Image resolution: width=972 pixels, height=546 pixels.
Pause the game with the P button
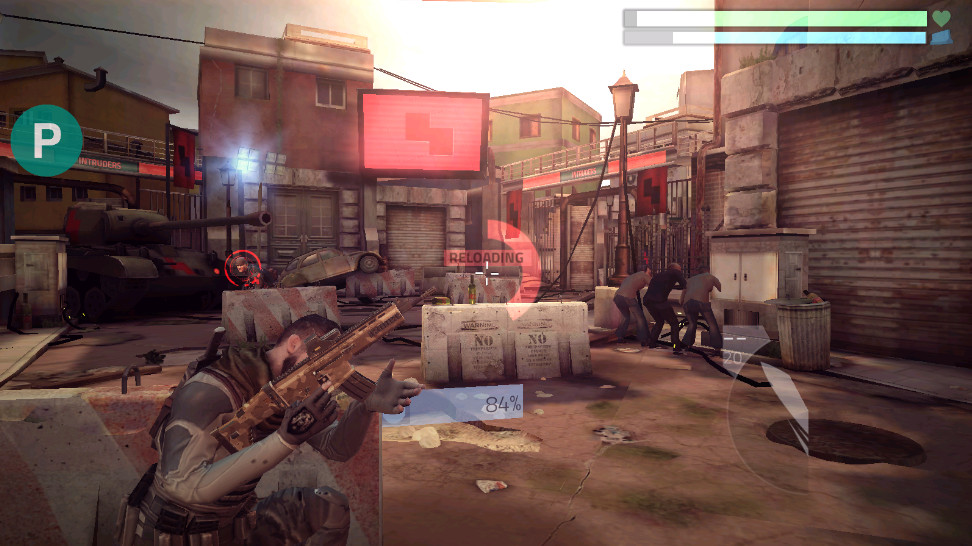point(47,140)
